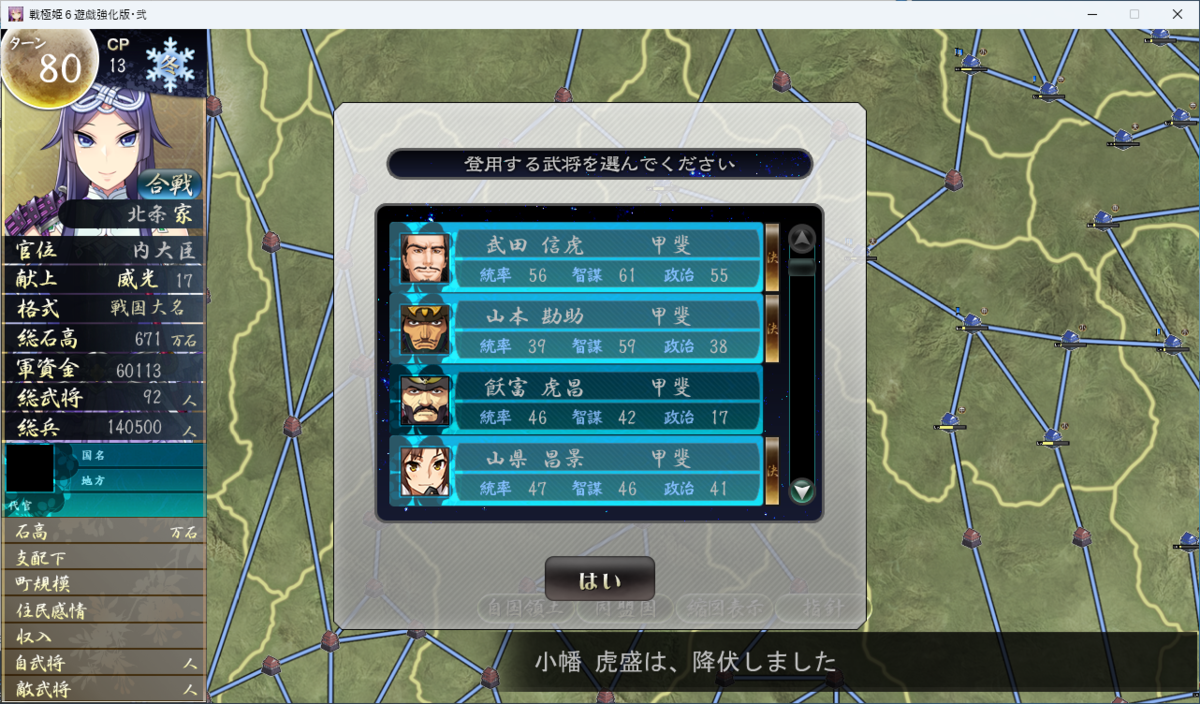1200x704 pixels.
Task: Pick Obu Toramasa (飫富 虎昌) to recruit
Action: pyautogui.click(x=580, y=400)
